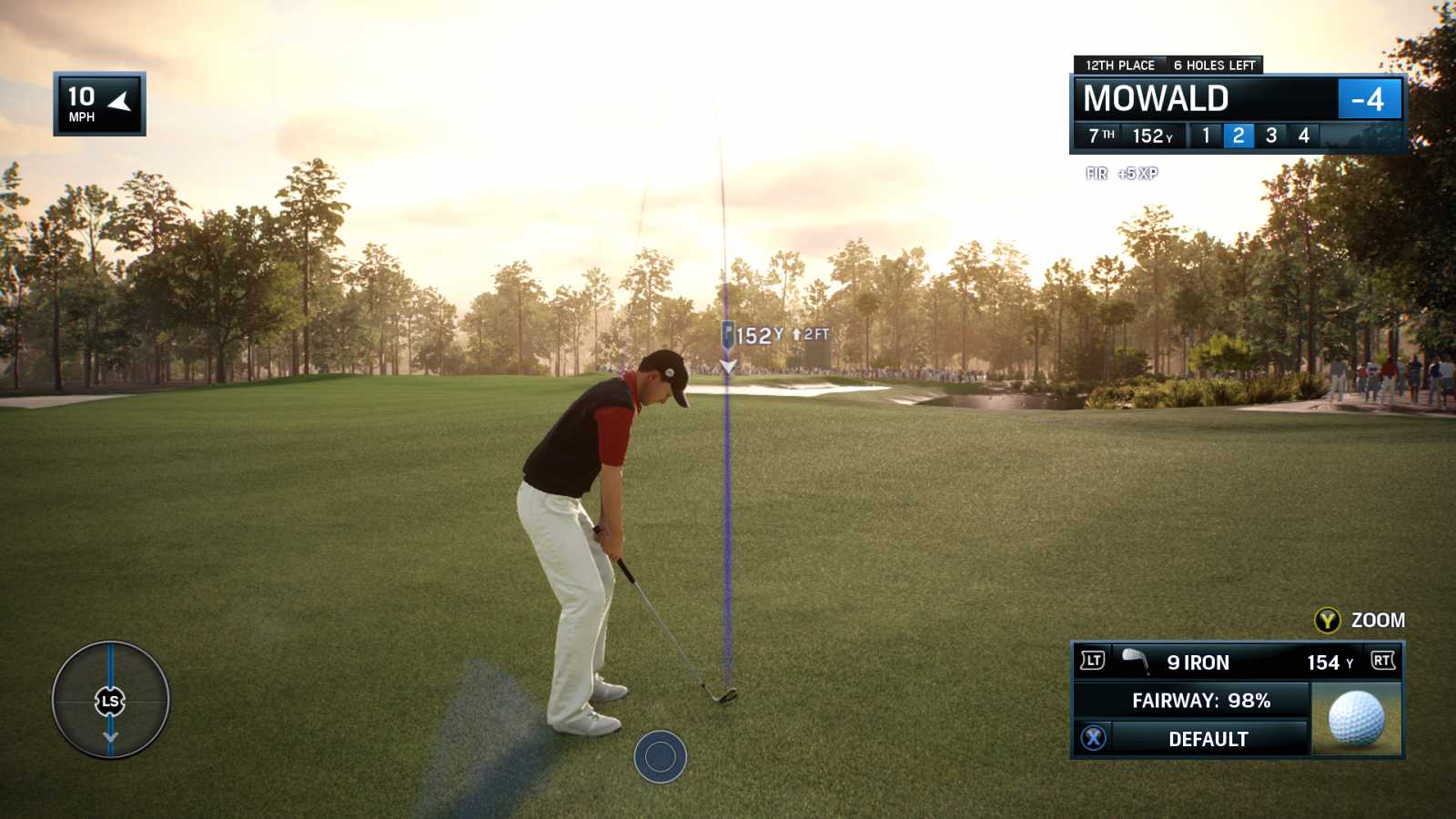The image size is (1456, 819).
Task: Select the 152Y aiming target marker
Action: coord(729,336)
